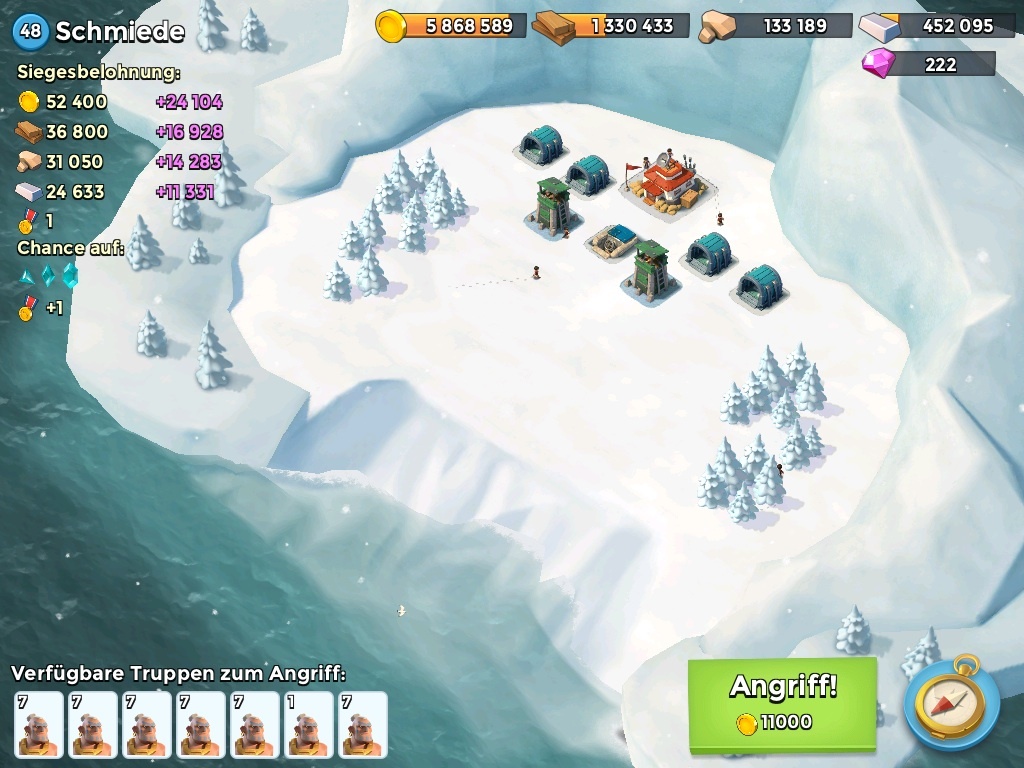Select the troop slot showing count 1
Screen dimensions: 1024x768
[x=308, y=725]
